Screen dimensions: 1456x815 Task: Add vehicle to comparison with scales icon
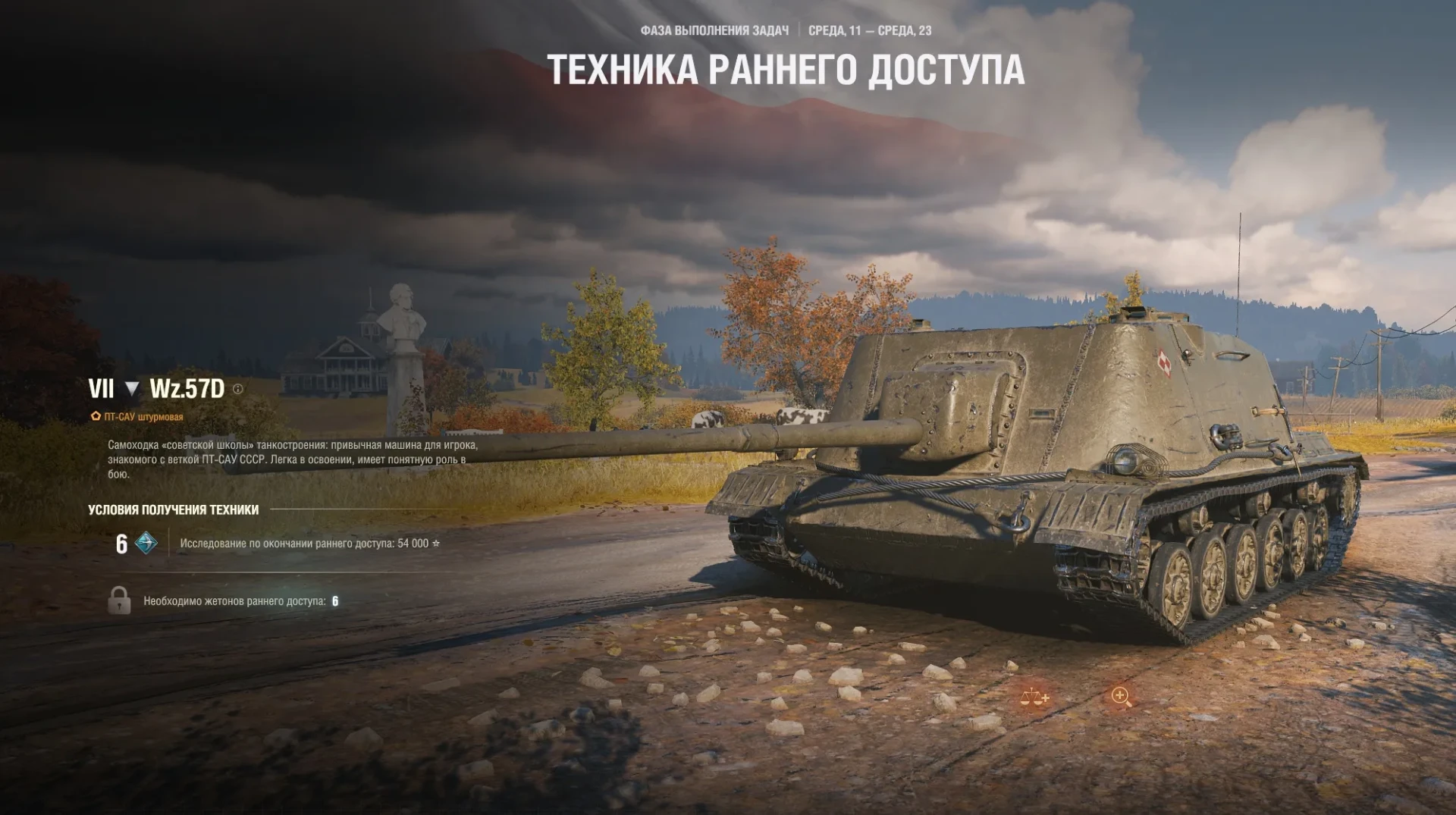[1034, 697]
